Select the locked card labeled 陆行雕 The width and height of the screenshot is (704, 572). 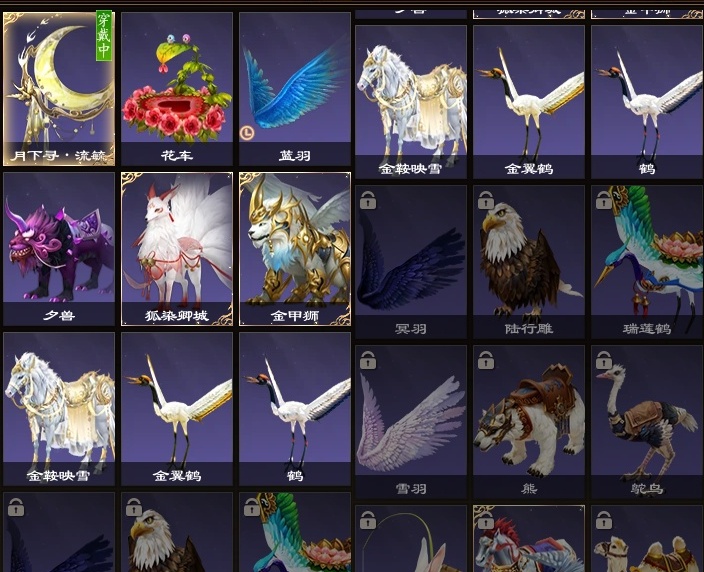click(x=529, y=260)
